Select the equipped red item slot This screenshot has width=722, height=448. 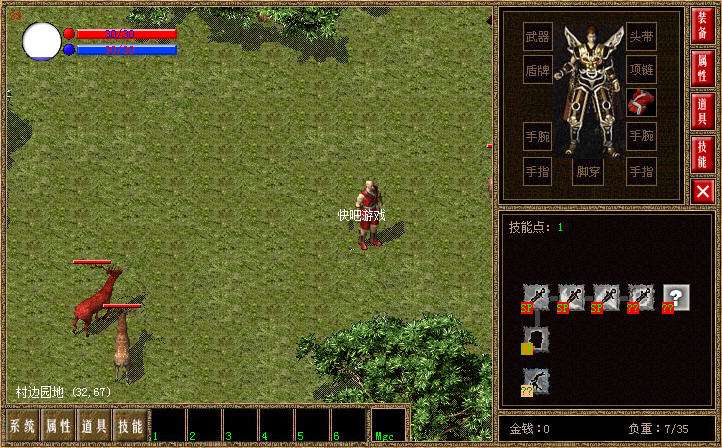642,101
